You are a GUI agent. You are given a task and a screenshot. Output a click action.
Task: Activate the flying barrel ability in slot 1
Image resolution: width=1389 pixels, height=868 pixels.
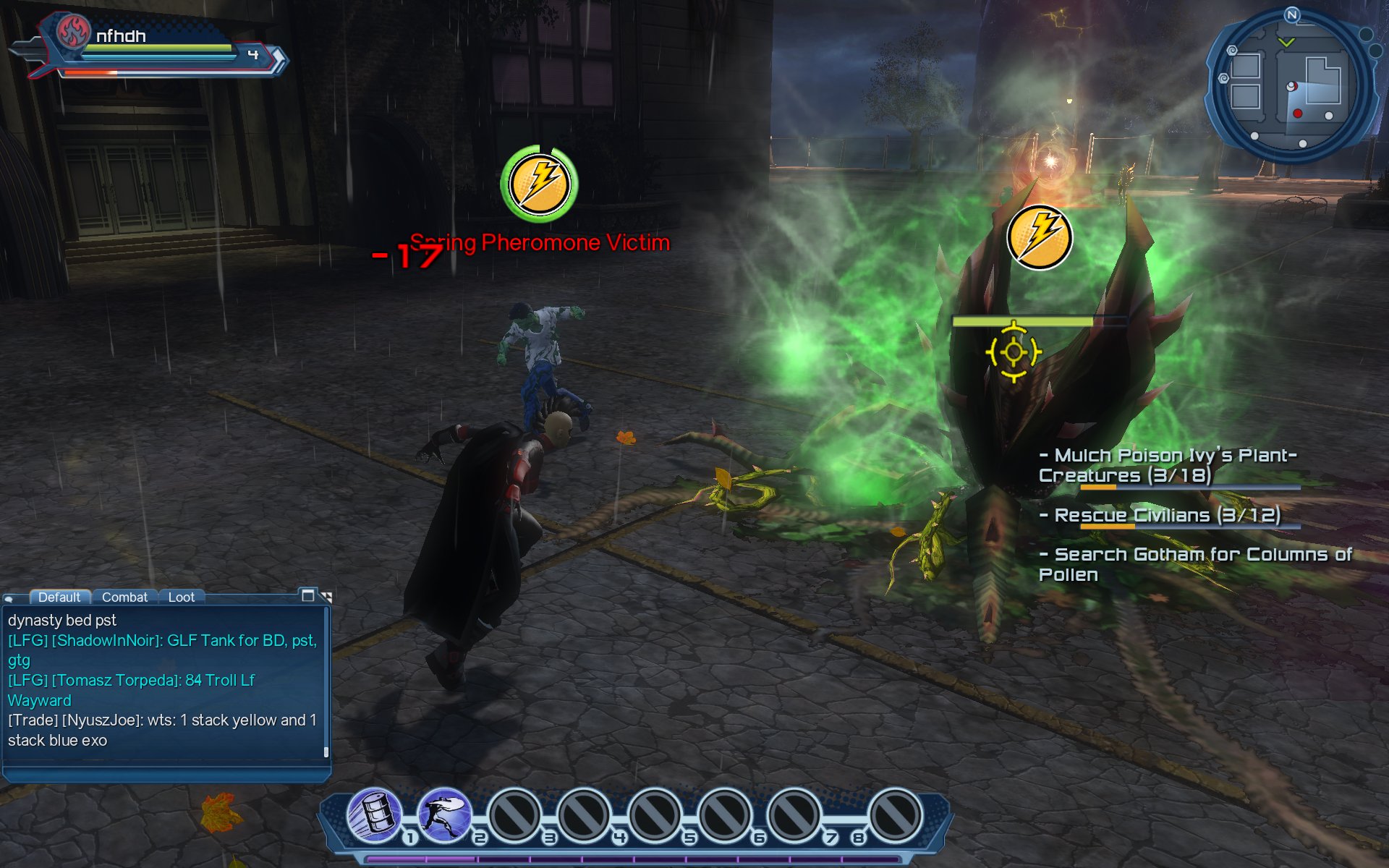[374, 815]
